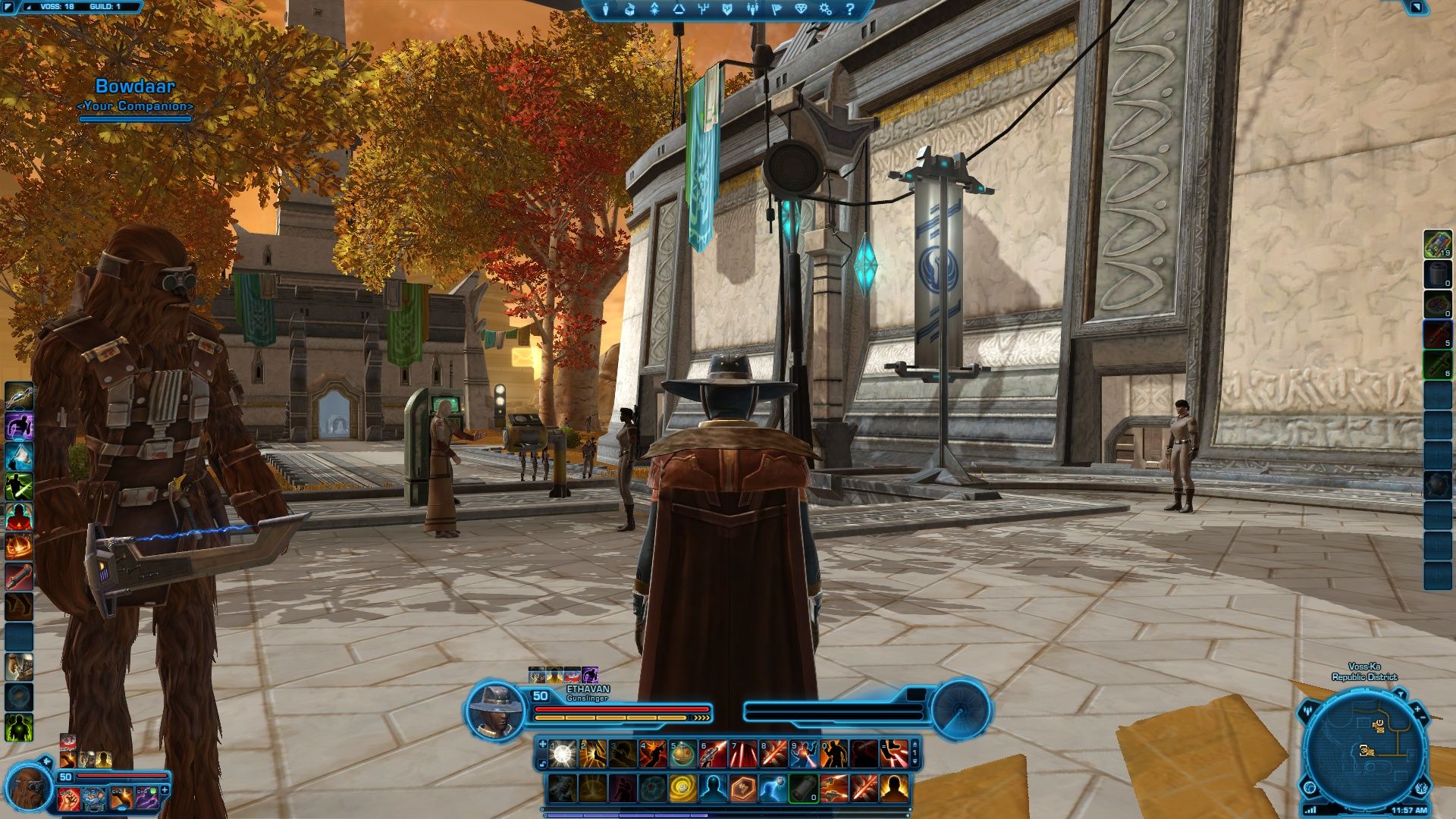
Task: Open the preferences gear icon
Action: 825,9
